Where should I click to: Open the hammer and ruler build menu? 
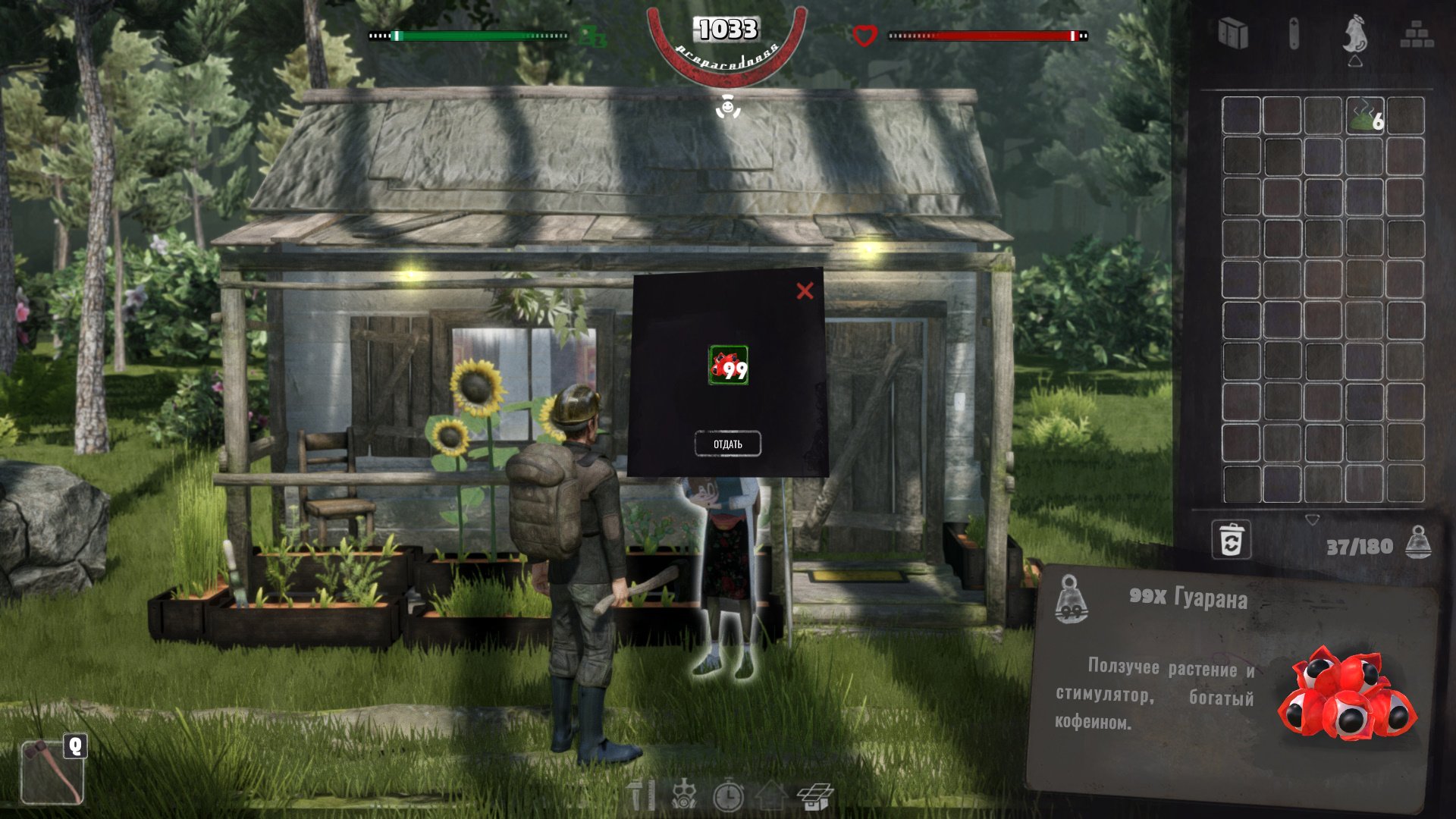(641, 795)
